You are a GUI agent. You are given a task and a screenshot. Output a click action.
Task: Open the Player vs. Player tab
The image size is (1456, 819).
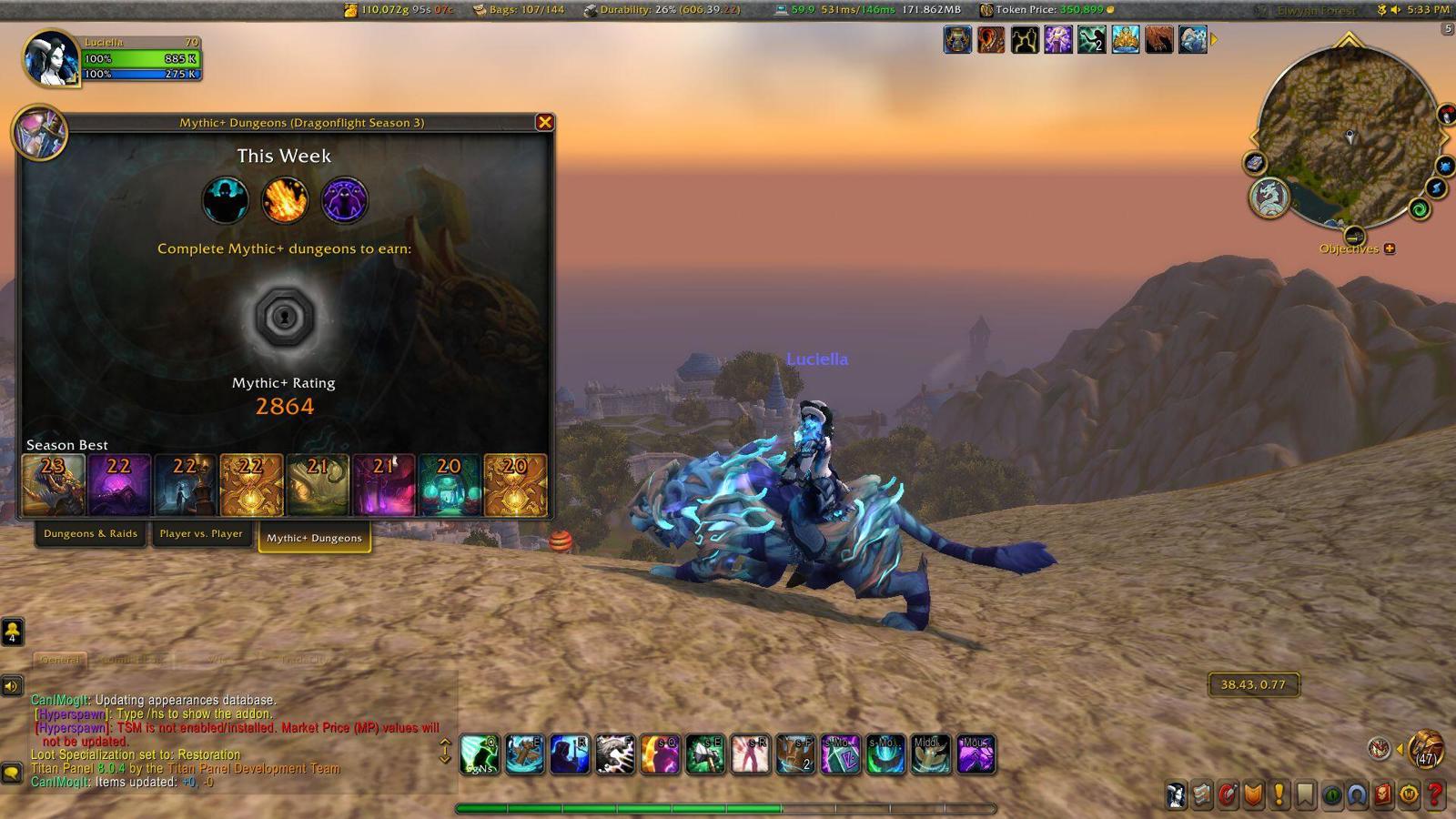point(201,534)
